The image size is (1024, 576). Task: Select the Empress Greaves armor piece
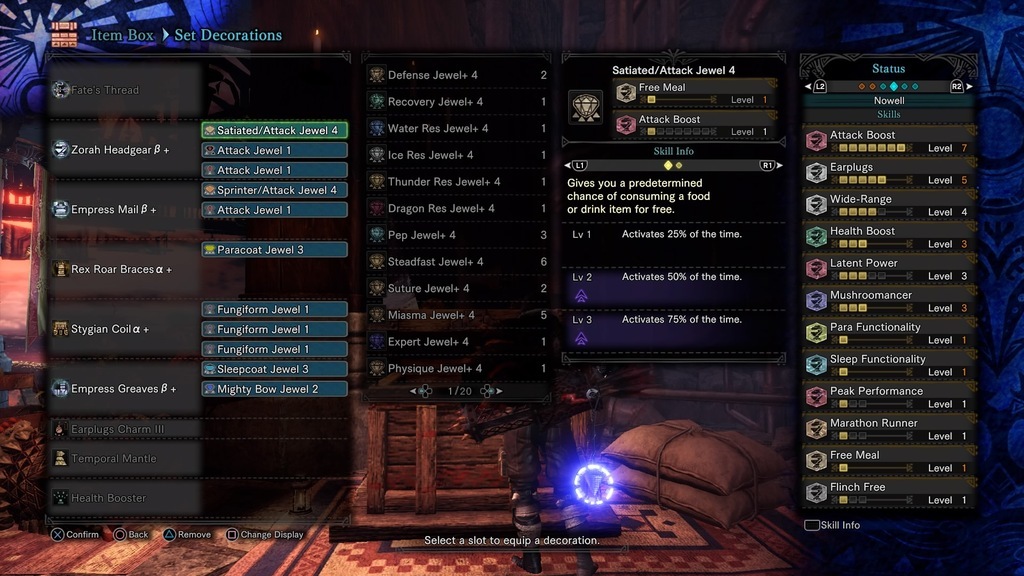pyautogui.click(x=120, y=389)
